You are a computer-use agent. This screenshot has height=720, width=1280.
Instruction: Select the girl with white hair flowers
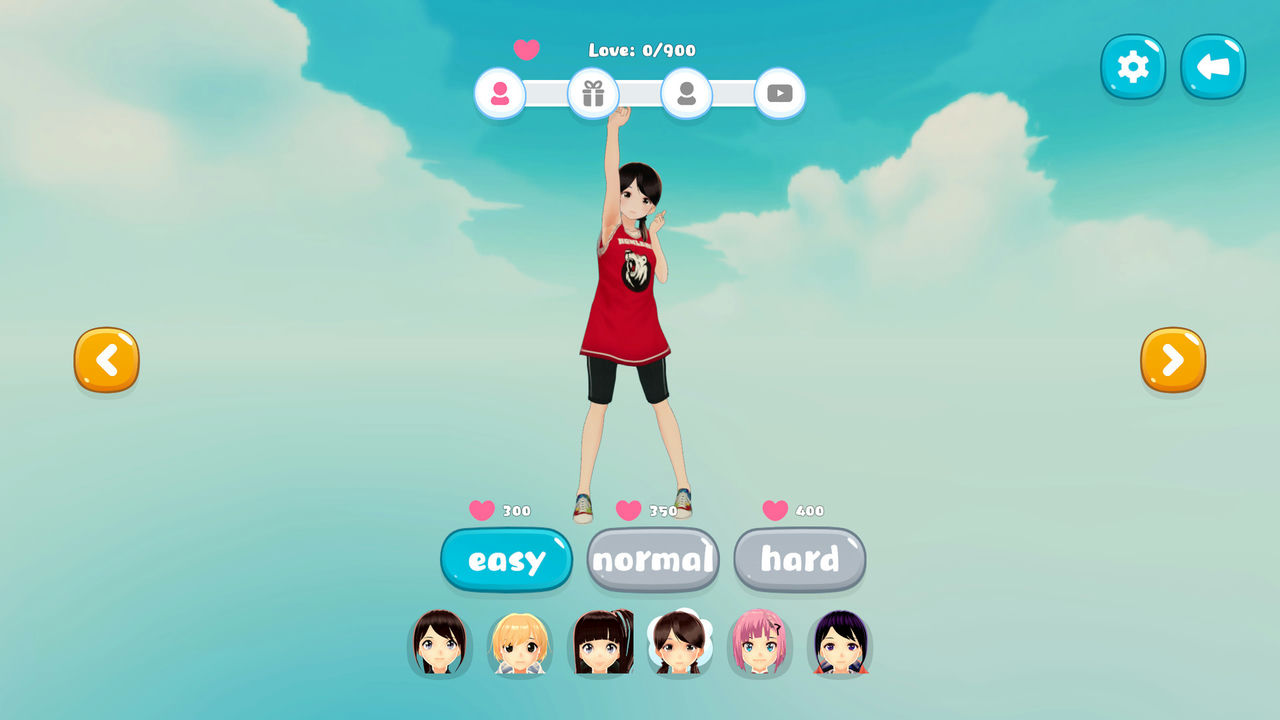coord(679,643)
